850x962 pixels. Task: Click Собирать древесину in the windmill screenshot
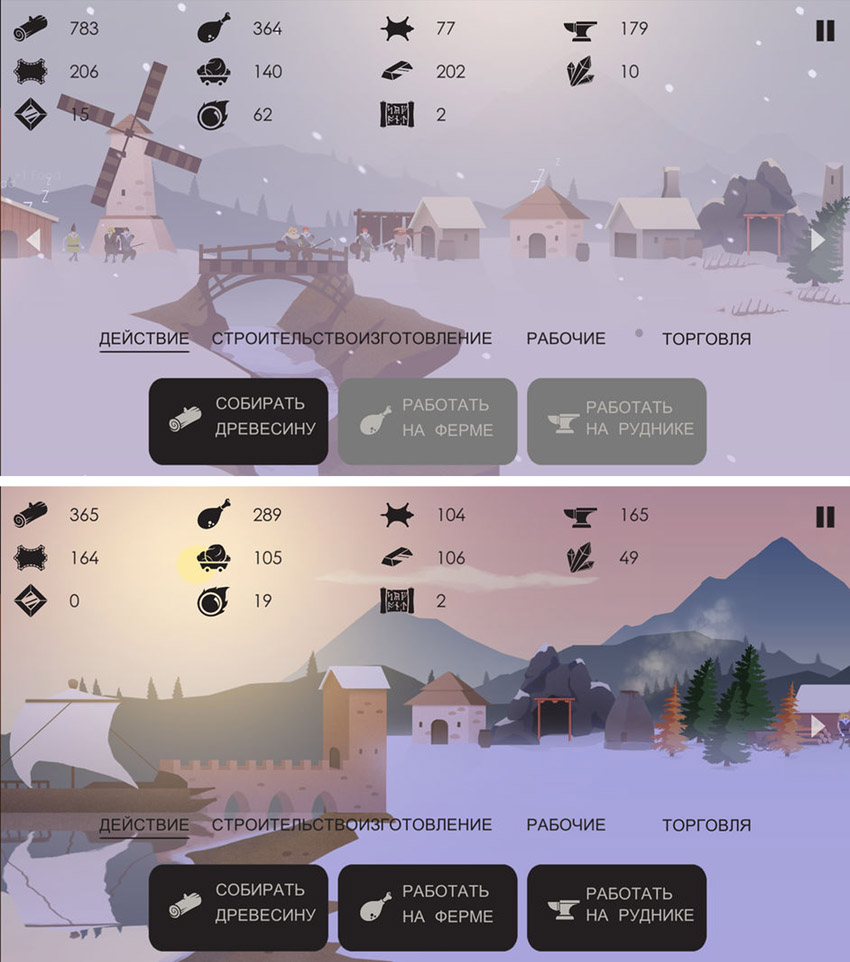click(238, 421)
